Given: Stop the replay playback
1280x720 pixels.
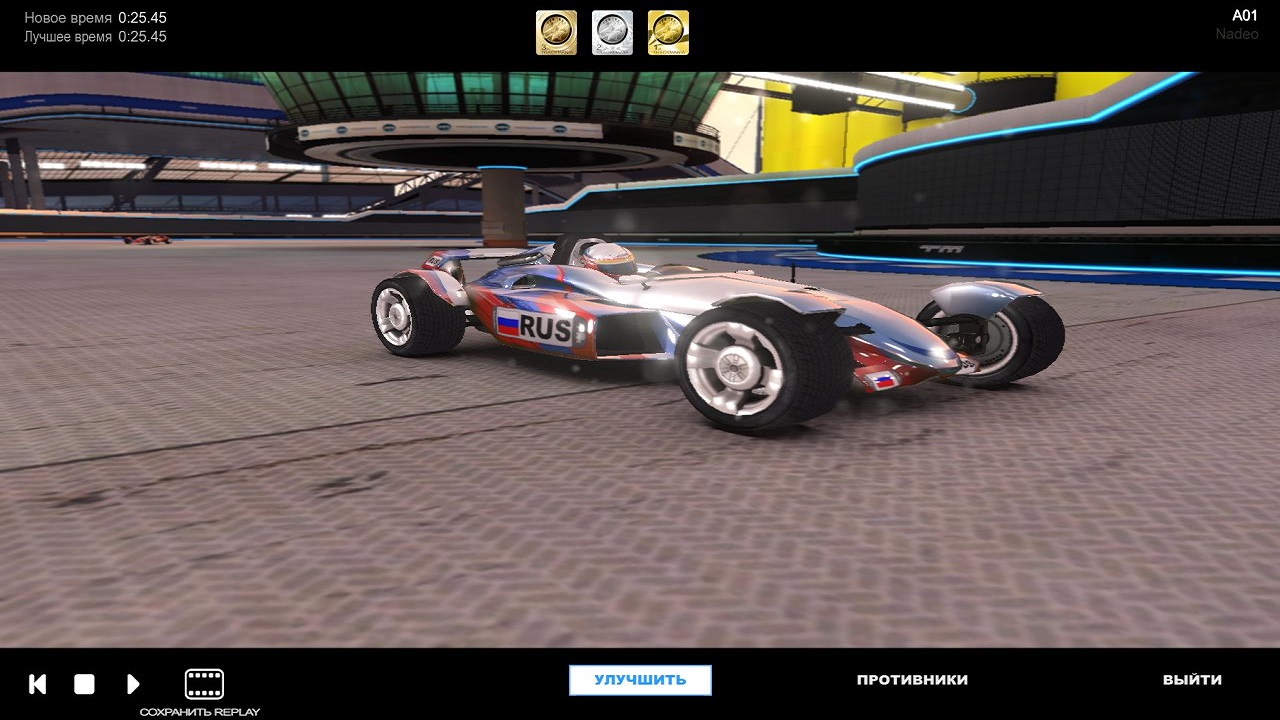Looking at the screenshot, I should [84, 684].
